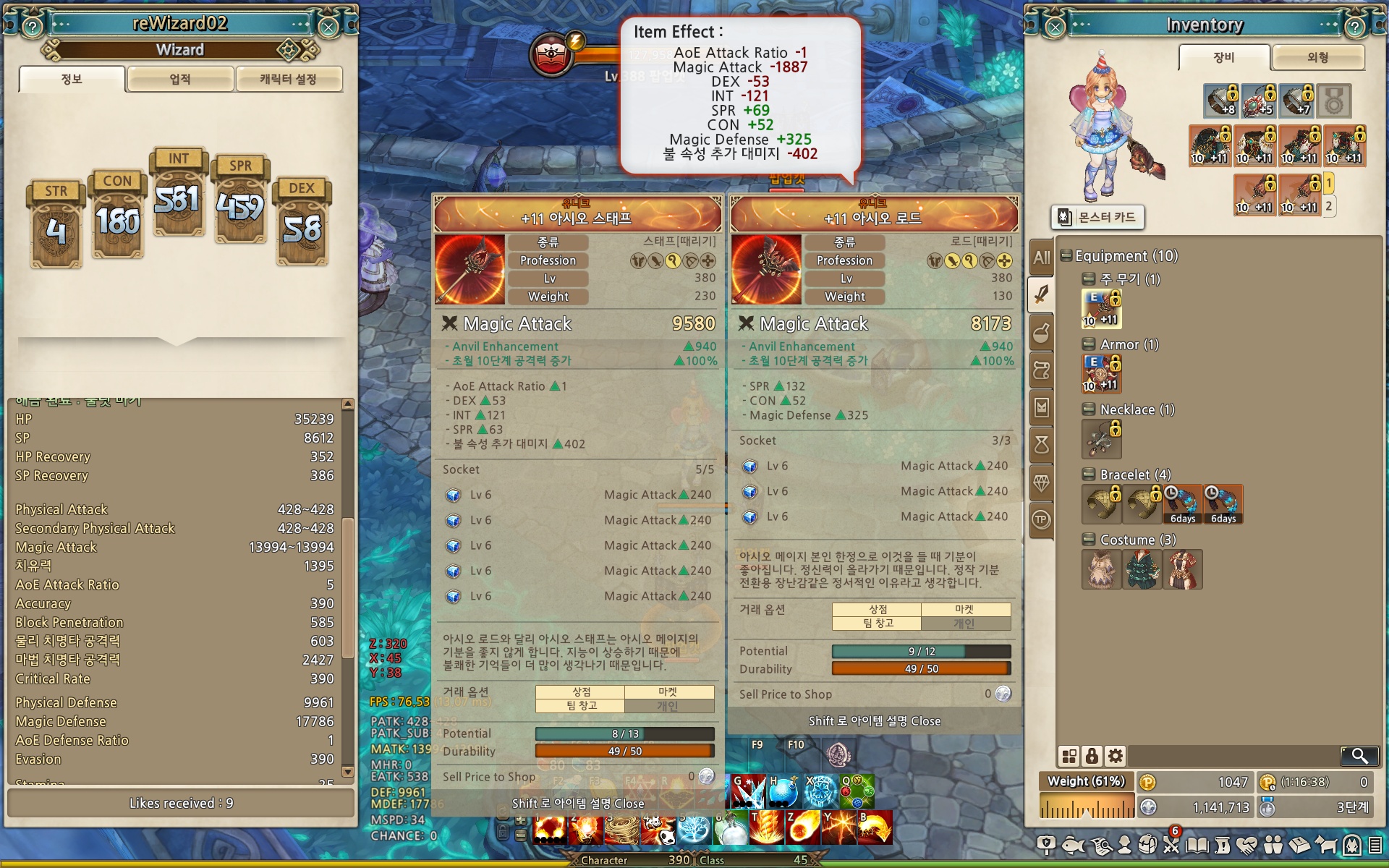The width and height of the screenshot is (1389, 868).
Task: Collapse the Bracelet (4) section
Action: coord(1088,475)
